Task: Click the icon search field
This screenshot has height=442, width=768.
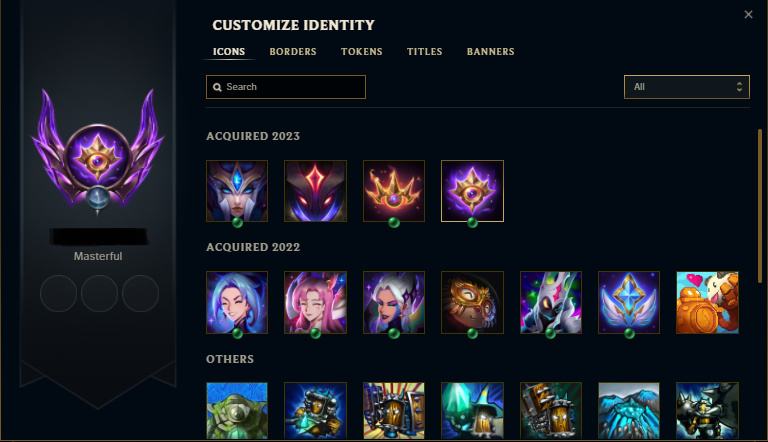Action: tap(286, 87)
